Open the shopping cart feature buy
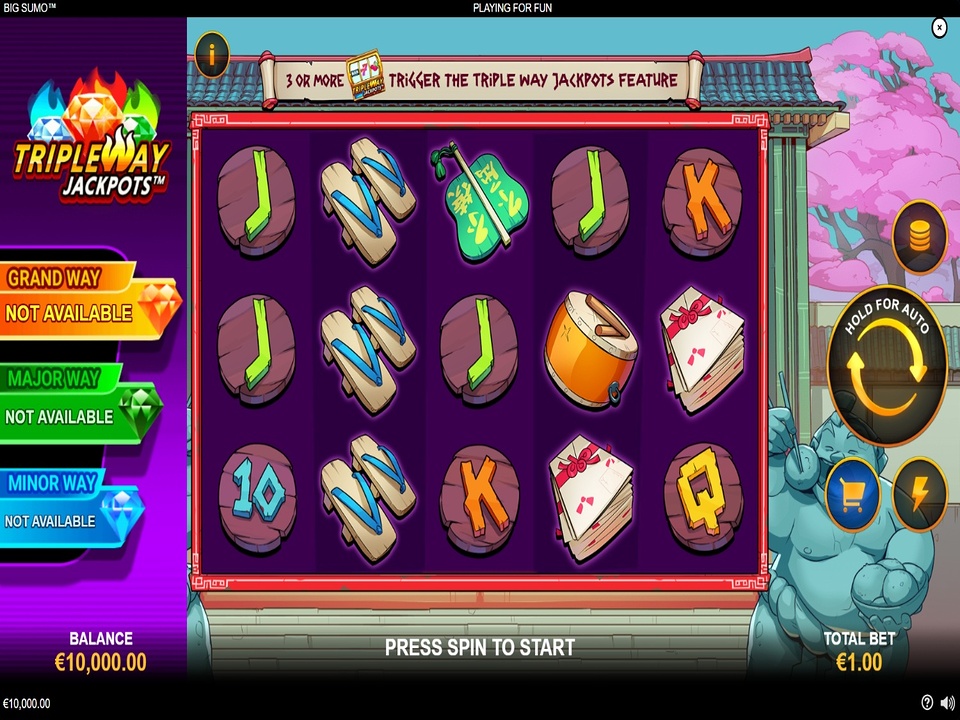 [x=852, y=495]
